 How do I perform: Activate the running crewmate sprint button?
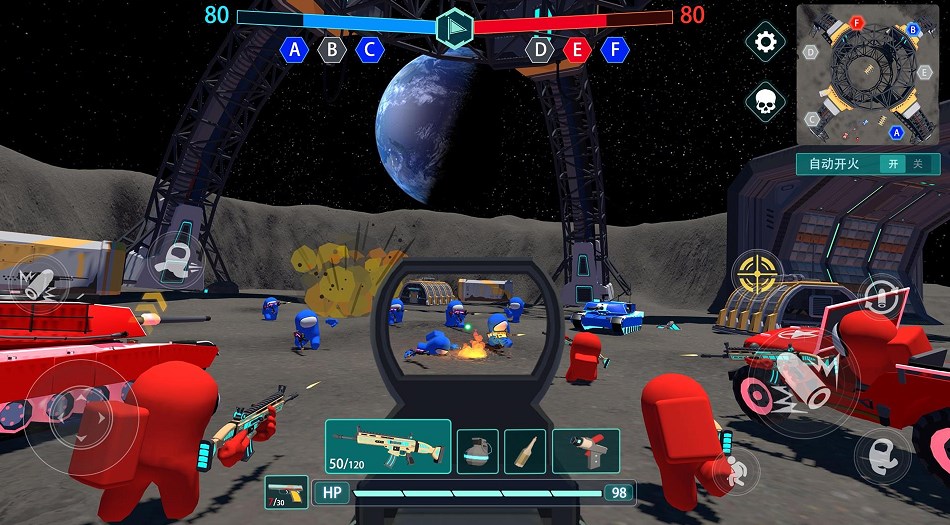click(x=739, y=468)
